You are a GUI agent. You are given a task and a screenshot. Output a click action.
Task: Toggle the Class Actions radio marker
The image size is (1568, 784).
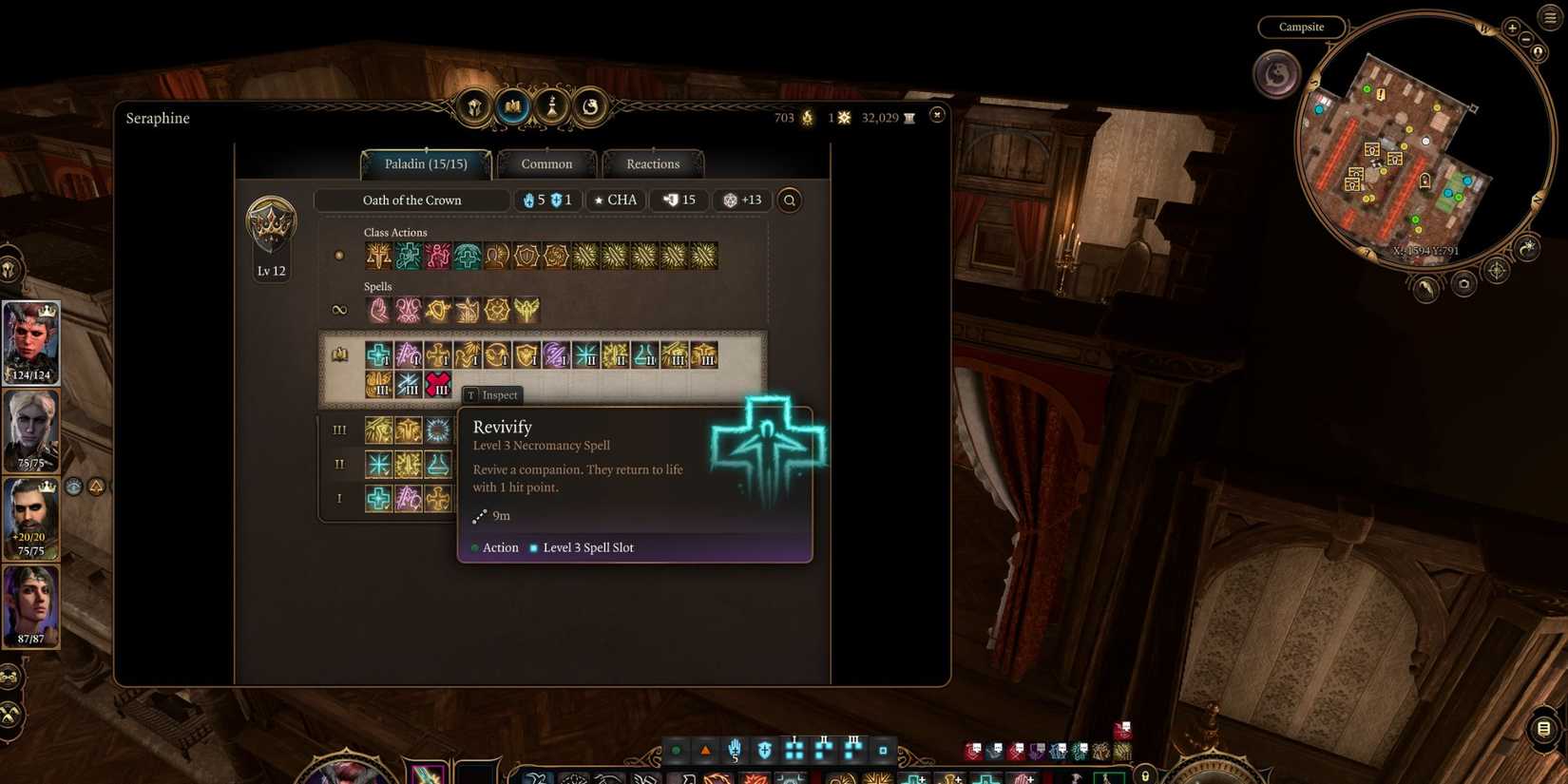click(339, 254)
